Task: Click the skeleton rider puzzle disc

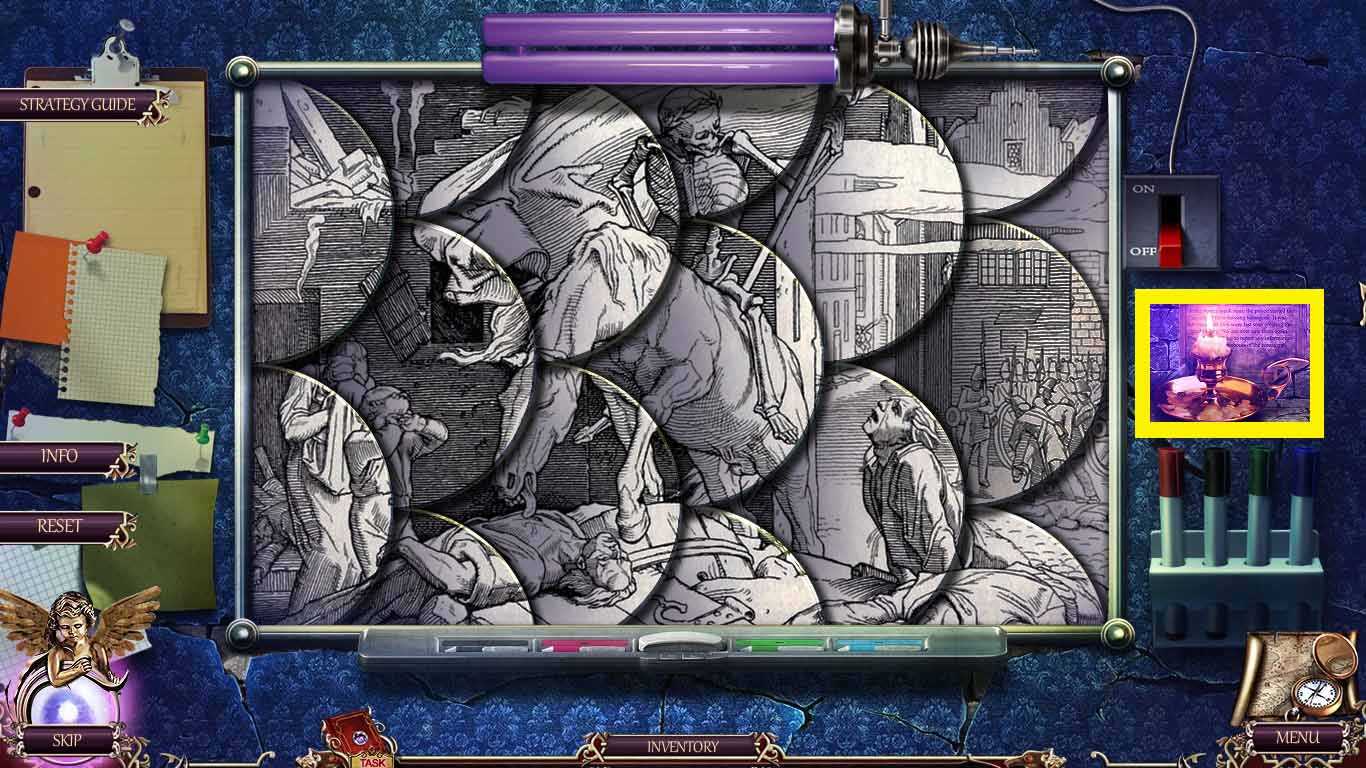Action: tap(700, 180)
